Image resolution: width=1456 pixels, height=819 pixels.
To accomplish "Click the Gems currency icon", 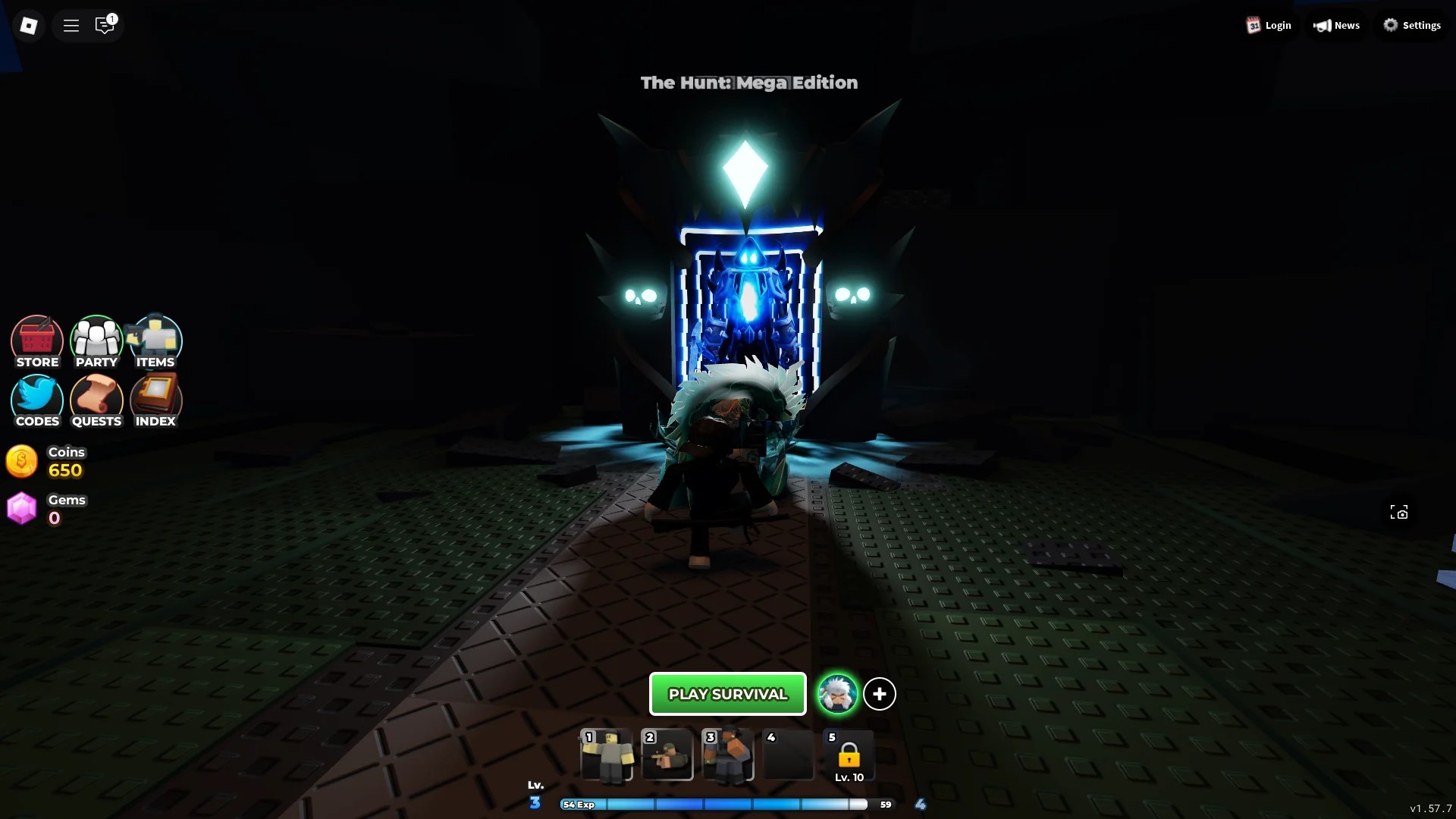I will (x=21, y=508).
